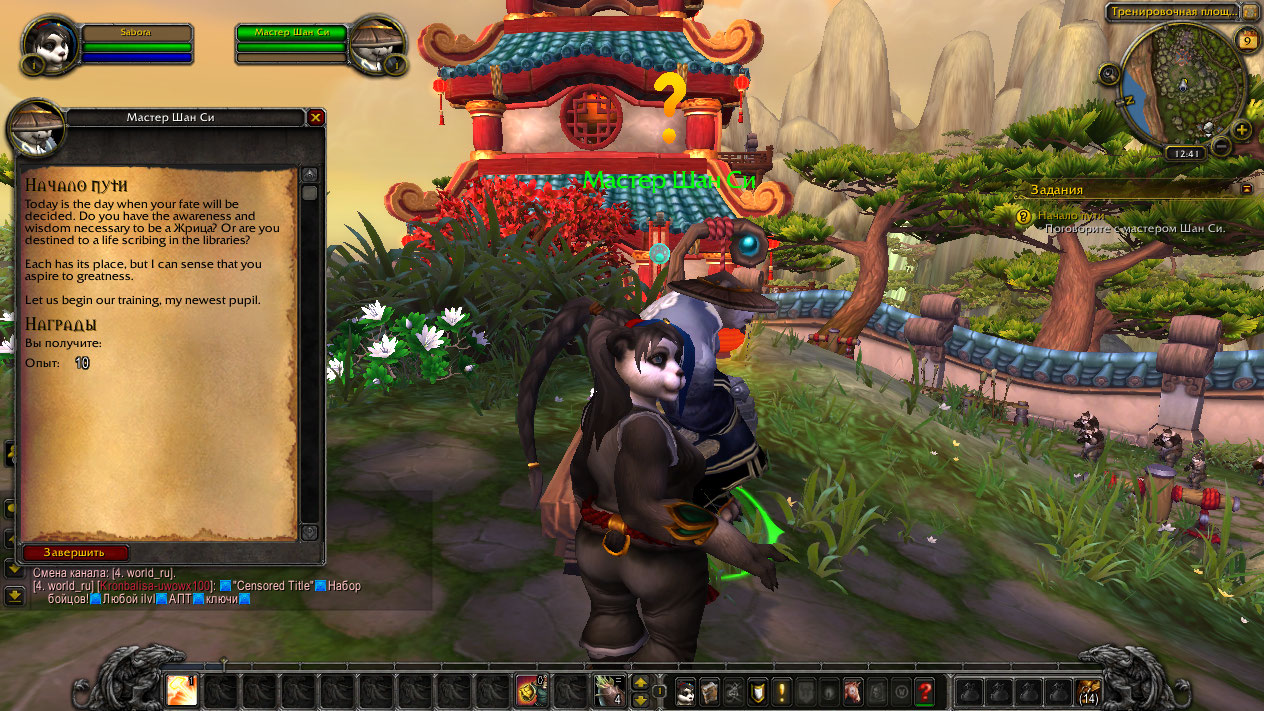Toggle the minimap tracking magnifier button
The width and height of the screenshot is (1264, 711).
(x=1109, y=73)
